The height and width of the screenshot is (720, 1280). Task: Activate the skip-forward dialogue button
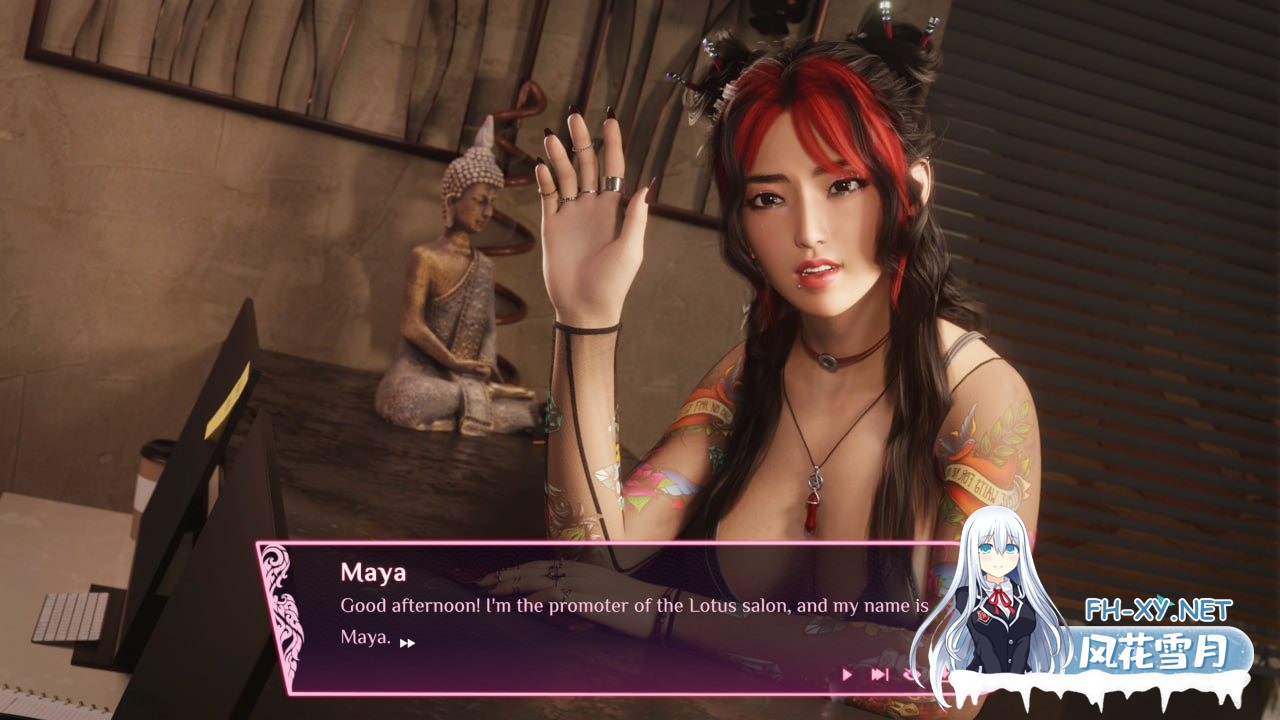[879, 674]
